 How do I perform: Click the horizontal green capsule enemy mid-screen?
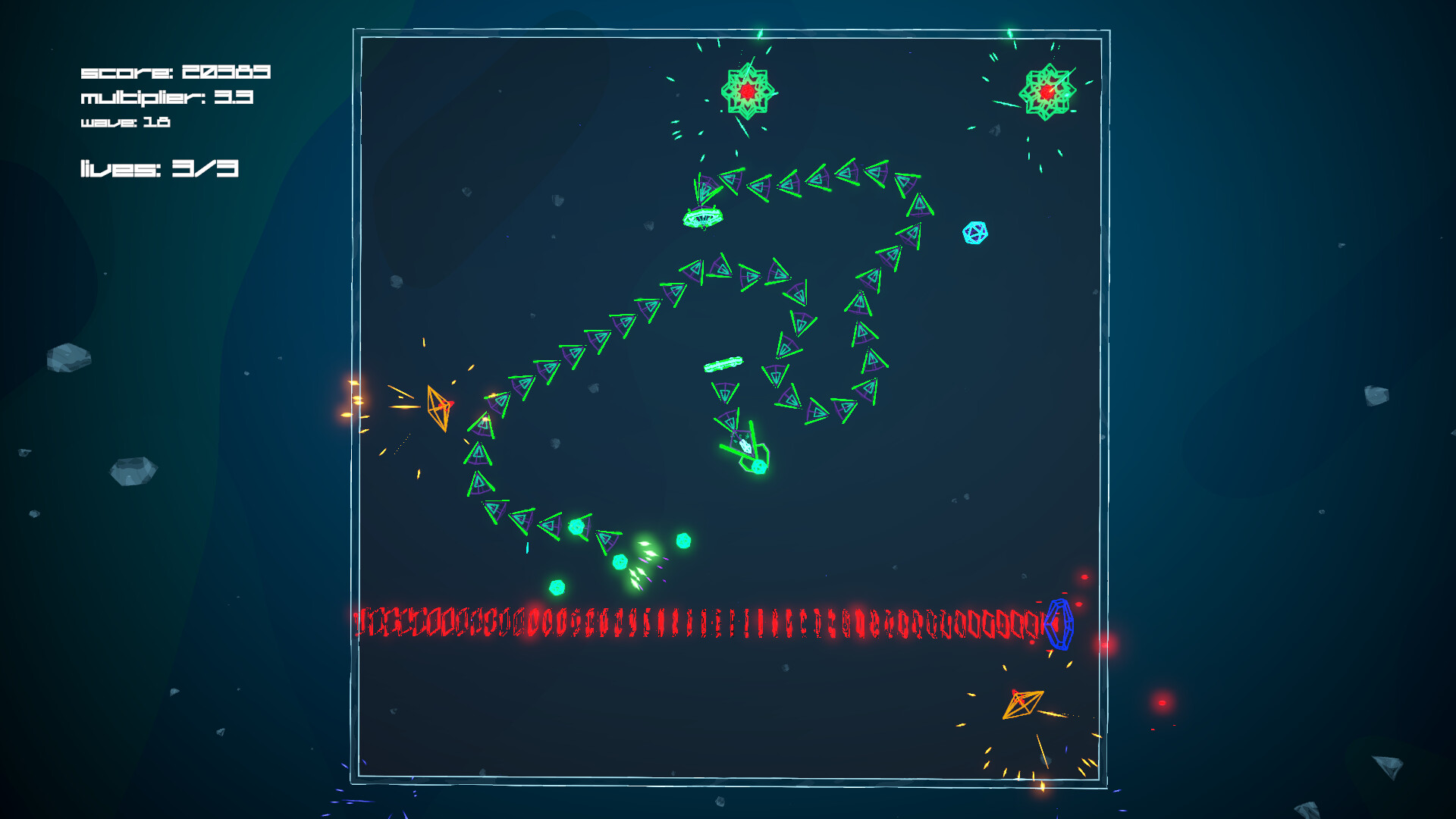724,364
